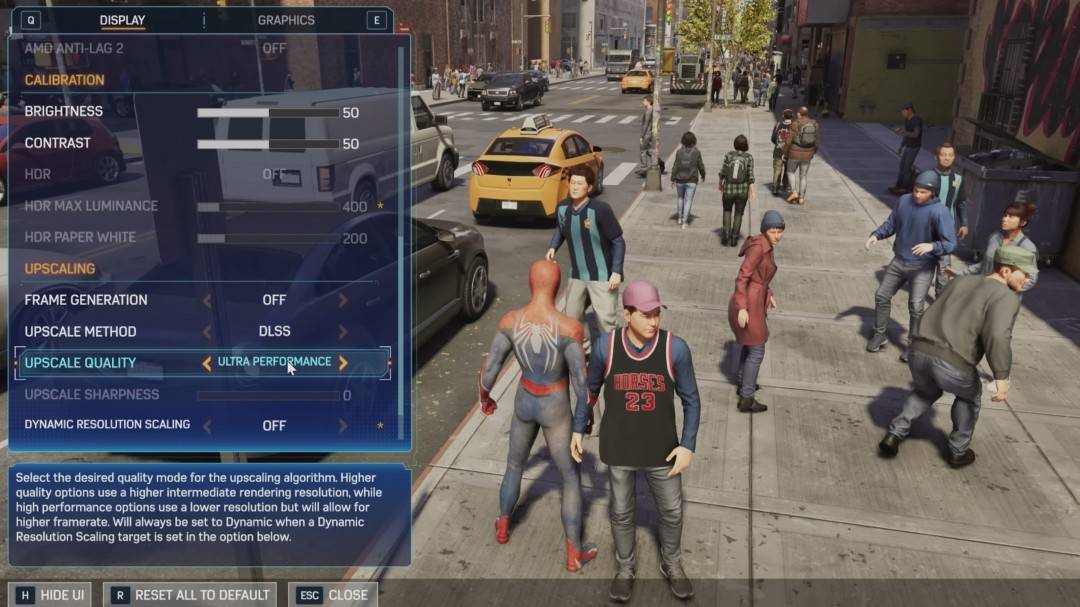Screen dimensions: 1080x607
Task: Reset all settings to default
Action: pos(190,595)
